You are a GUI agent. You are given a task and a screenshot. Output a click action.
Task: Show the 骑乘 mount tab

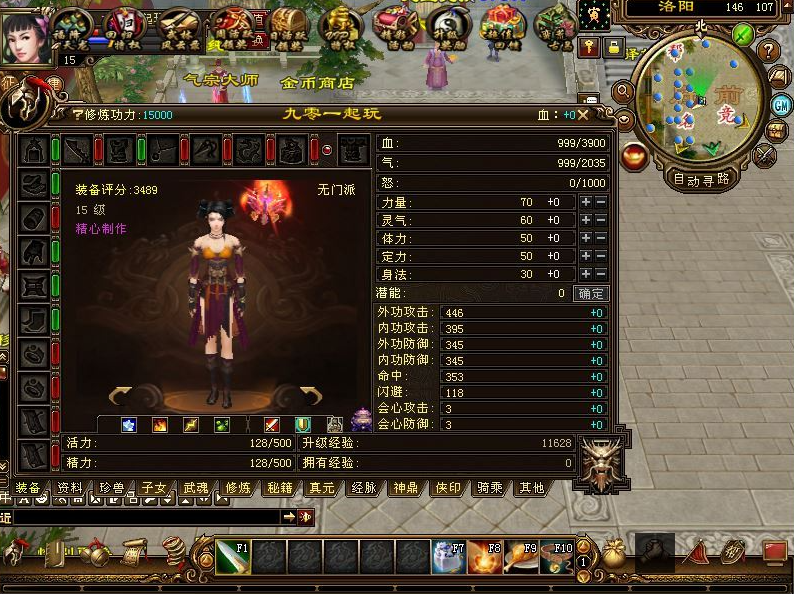489,488
